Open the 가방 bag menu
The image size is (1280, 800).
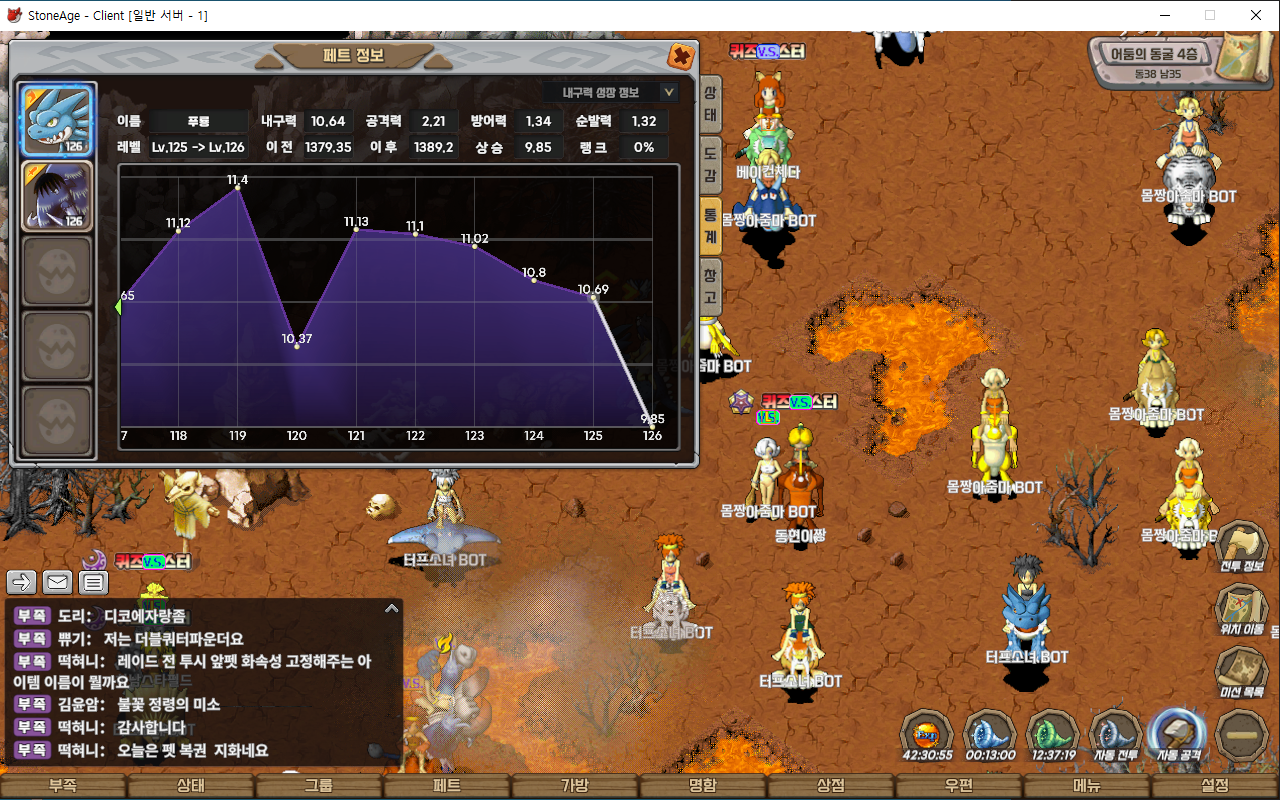pyautogui.click(x=576, y=786)
